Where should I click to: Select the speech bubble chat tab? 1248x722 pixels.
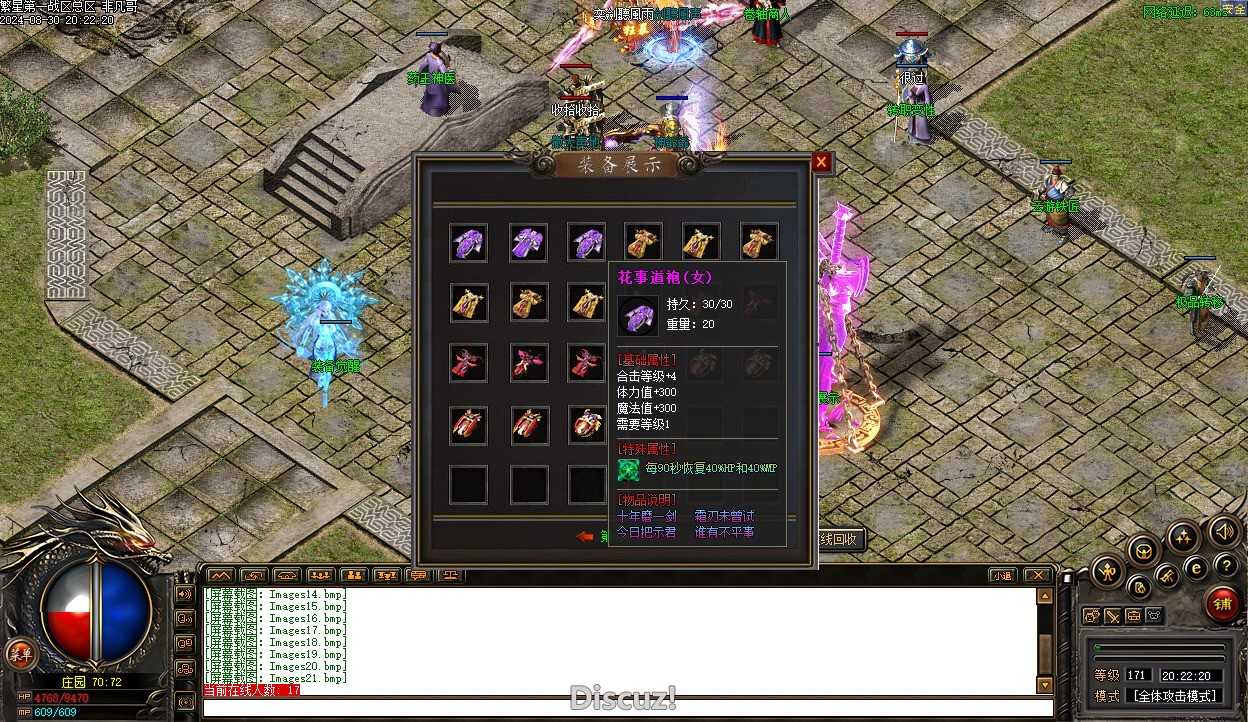tap(418, 575)
